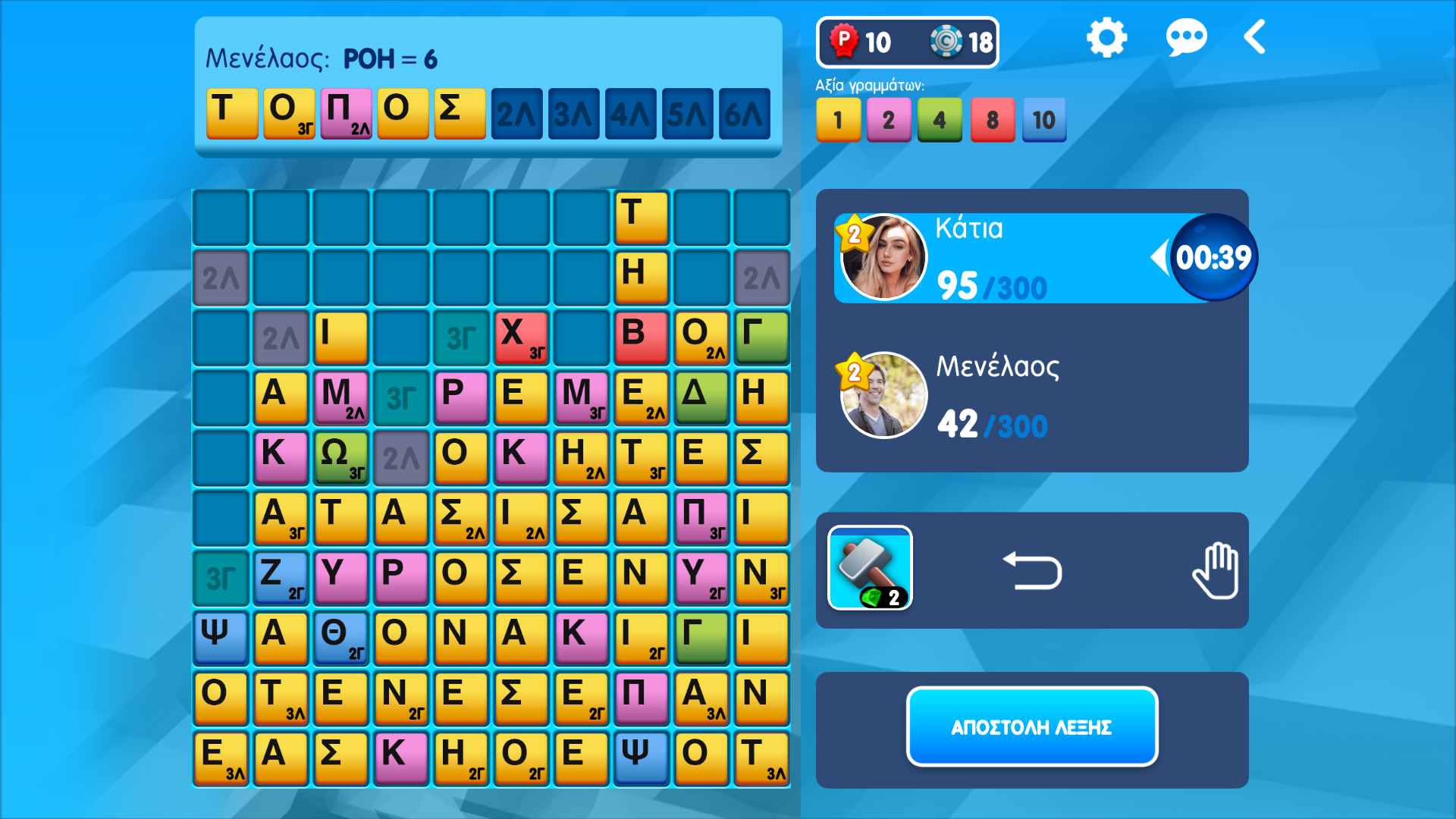The width and height of the screenshot is (1456, 819).
Task: Click the undo arrow to remove letters
Action: click(x=1033, y=571)
